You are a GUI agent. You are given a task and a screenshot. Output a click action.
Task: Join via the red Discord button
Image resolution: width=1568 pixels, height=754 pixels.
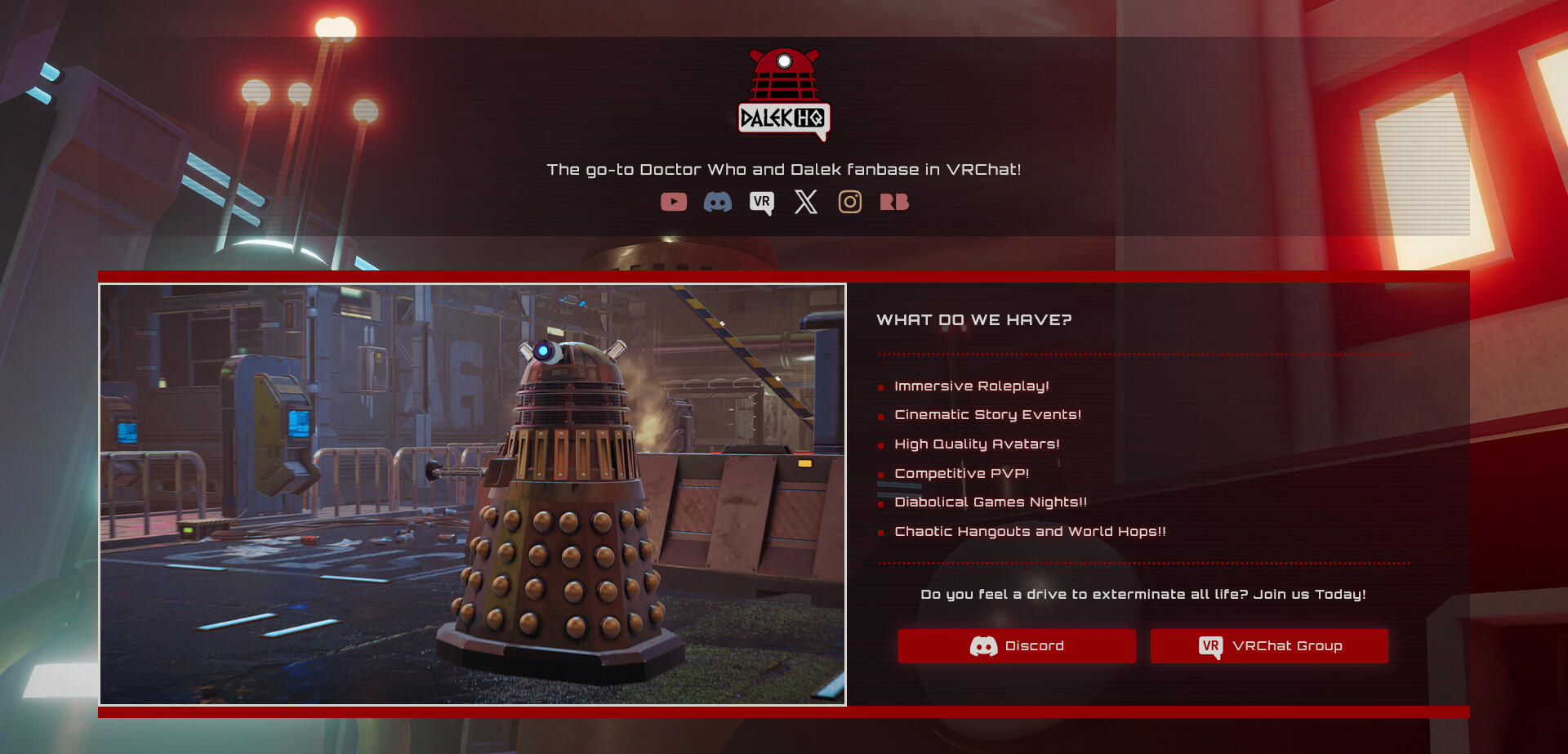tap(1017, 646)
